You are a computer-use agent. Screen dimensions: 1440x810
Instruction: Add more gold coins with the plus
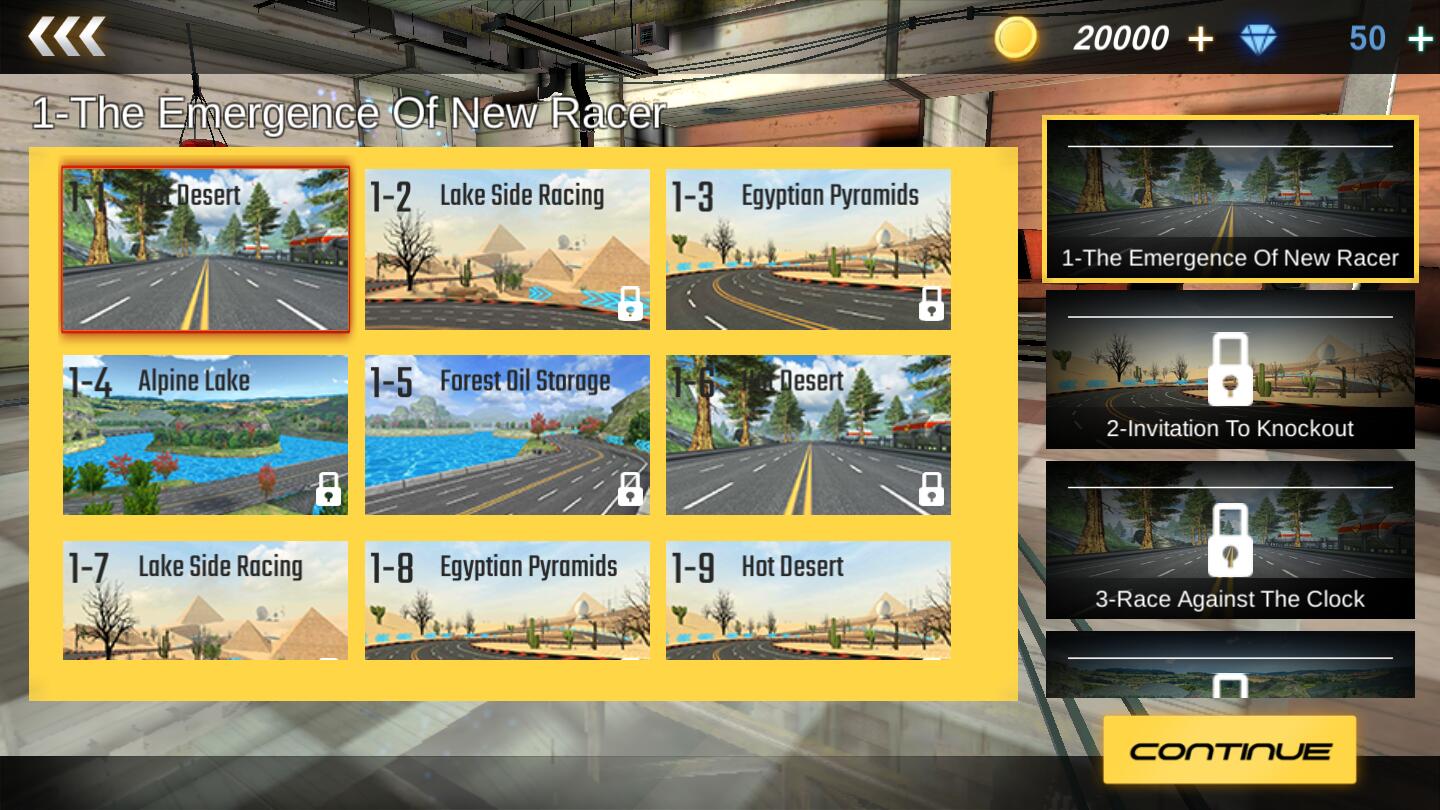(x=1200, y=39)
